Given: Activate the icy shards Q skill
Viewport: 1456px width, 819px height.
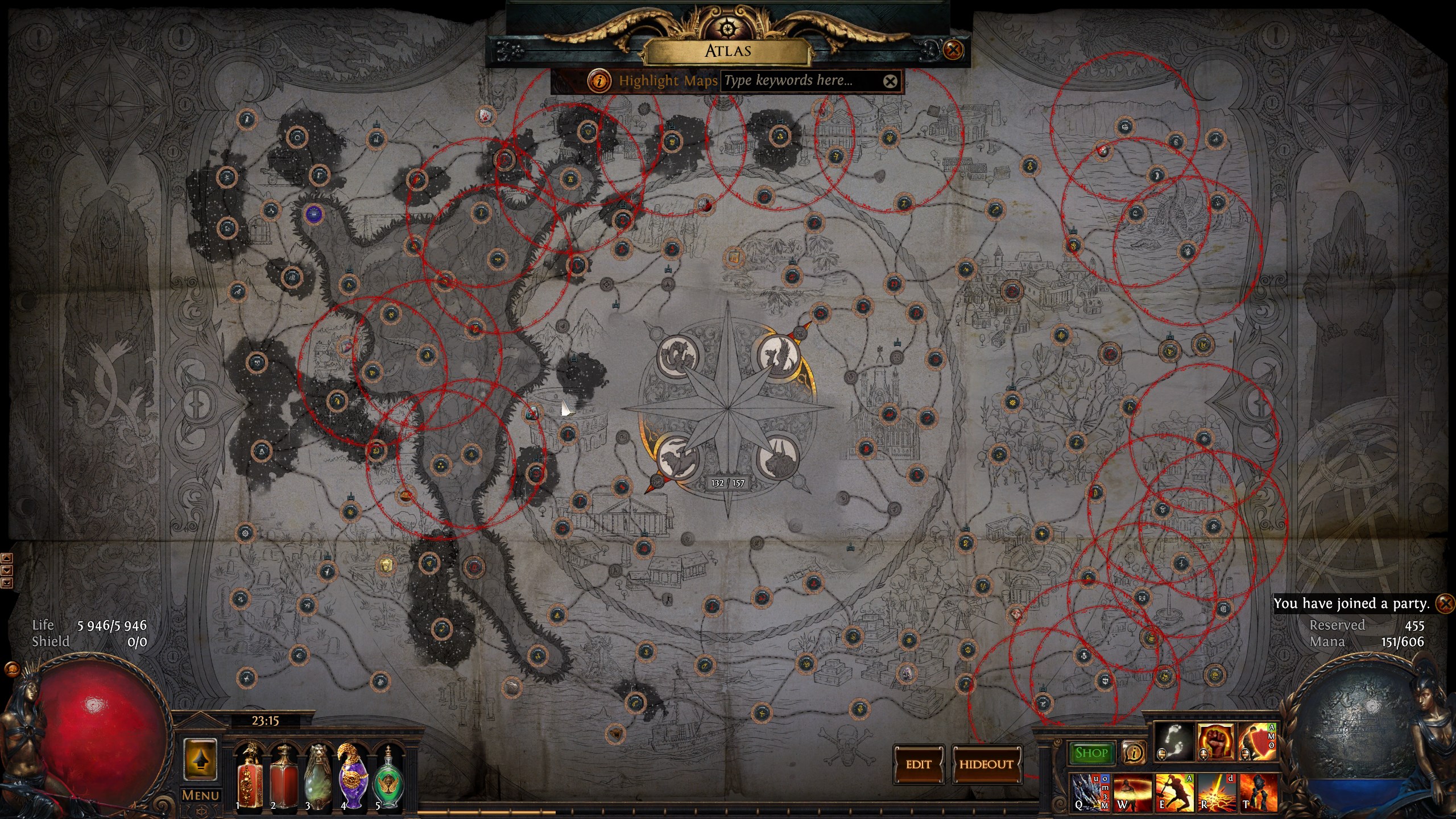Looking at the screenshot, I should (1089, 792).
